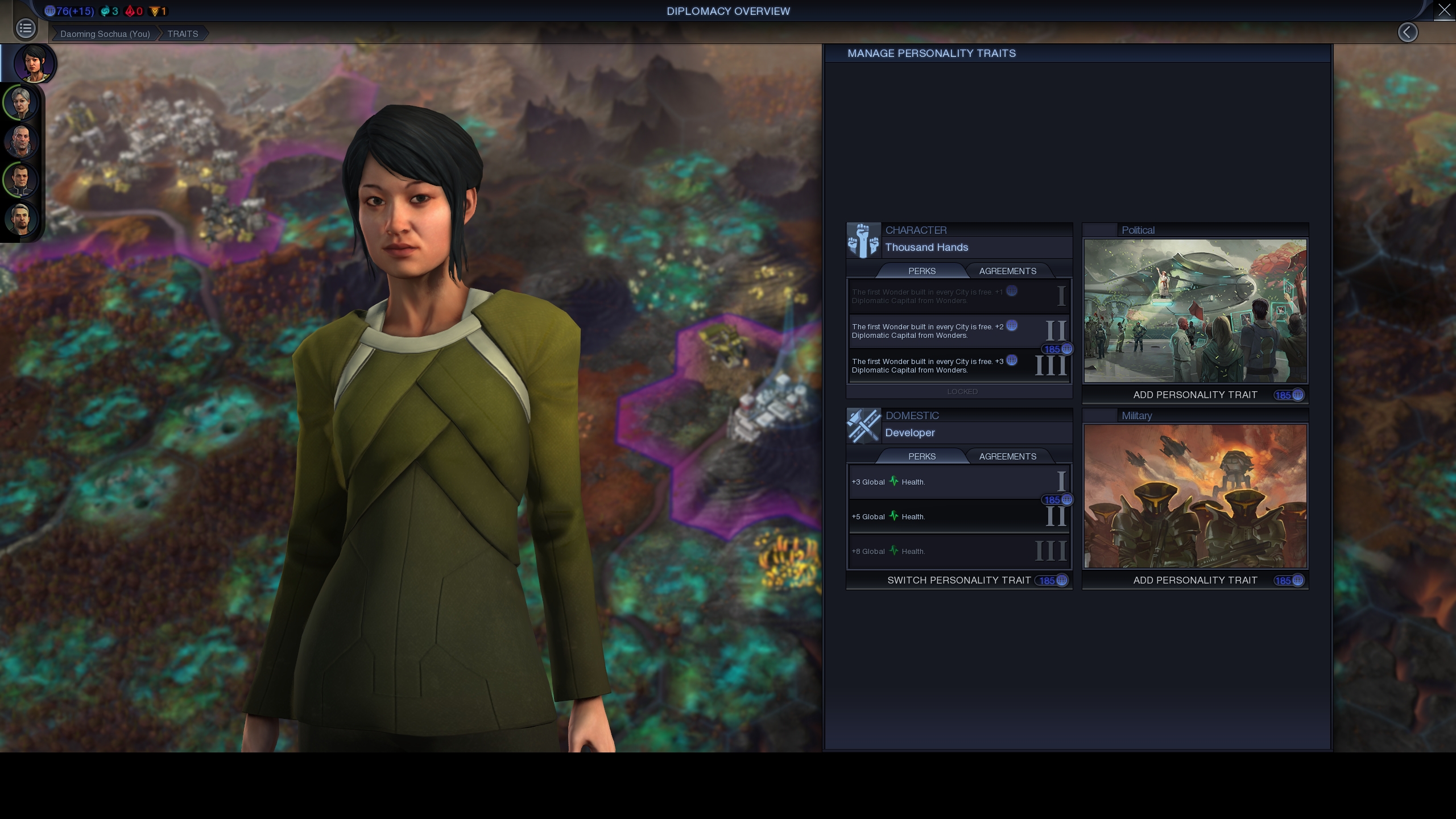Select Thousand Hands perk level III row

pyautogui.click(x=959, y=366)
